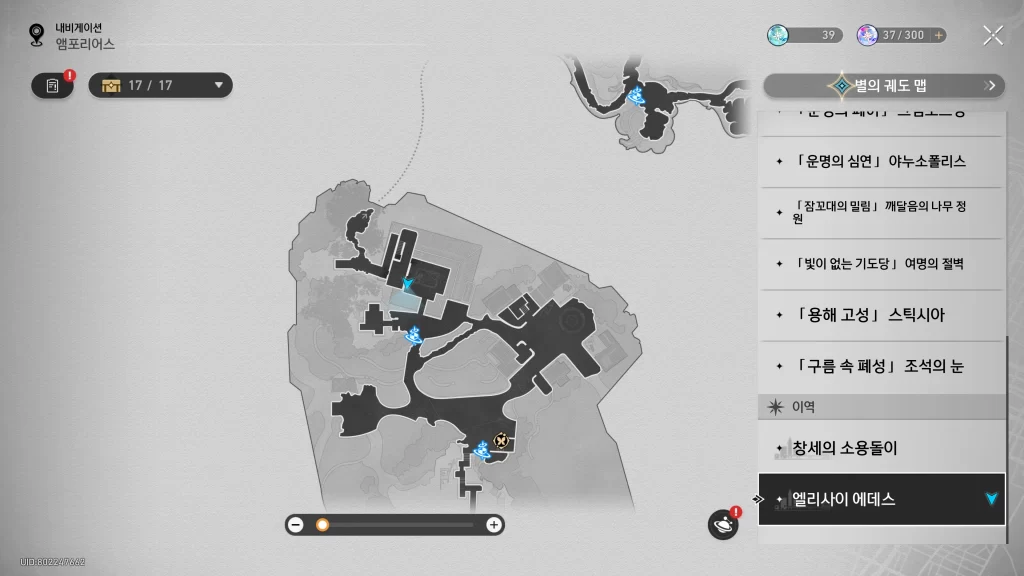Image resolution: width=1024 pixels, height=576 pixels.
Task: Open the 별의 궤도 맵 star rail map
Action: [x=884, y=86]
